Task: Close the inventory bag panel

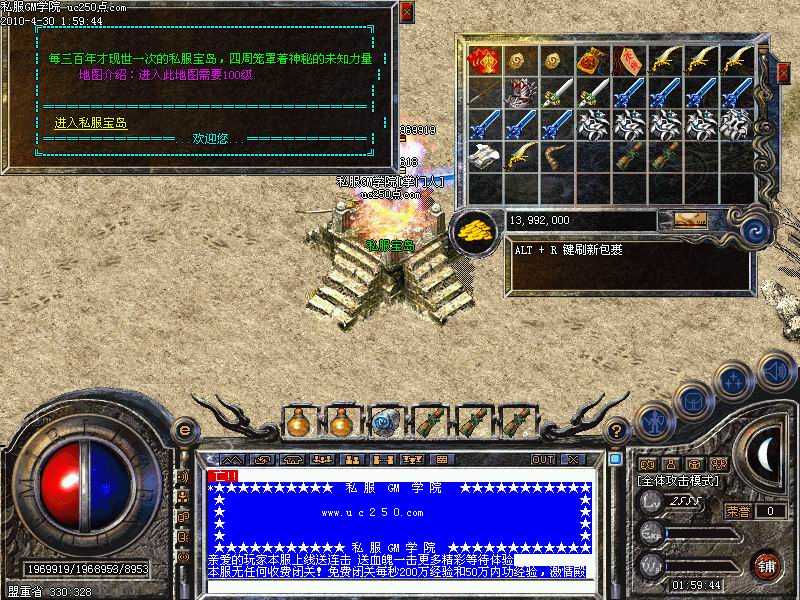Action: coord(783,72)
